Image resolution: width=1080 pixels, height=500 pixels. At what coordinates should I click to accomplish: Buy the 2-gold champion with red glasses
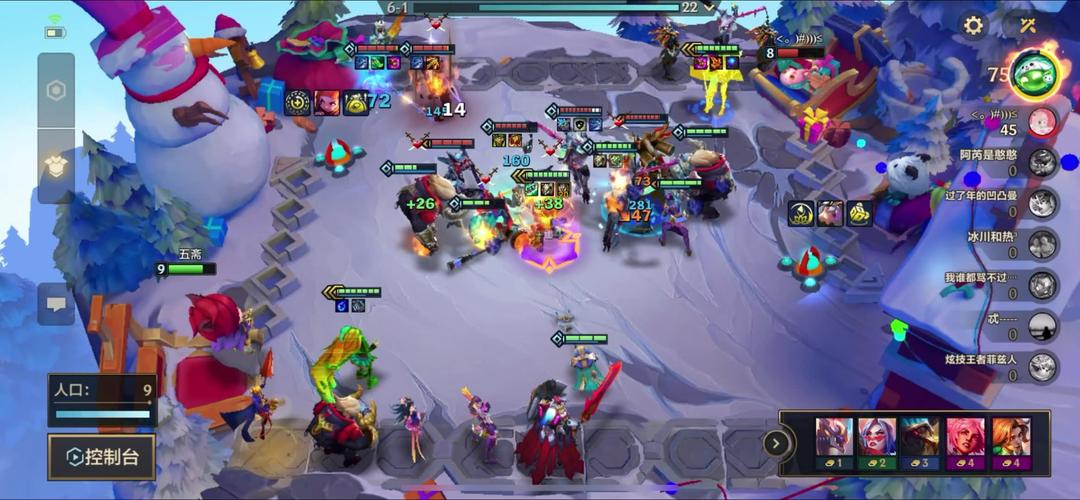[877, 442]
